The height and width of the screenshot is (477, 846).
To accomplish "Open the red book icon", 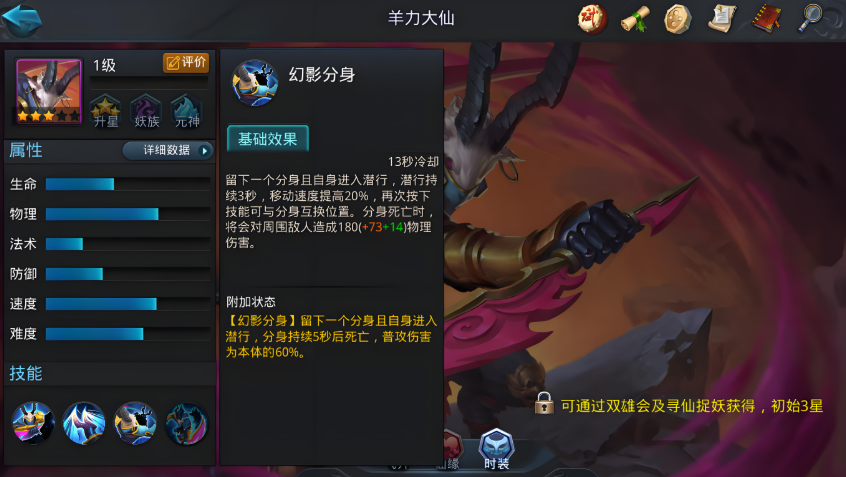I will pyautogui.click(x=766, y=18).
